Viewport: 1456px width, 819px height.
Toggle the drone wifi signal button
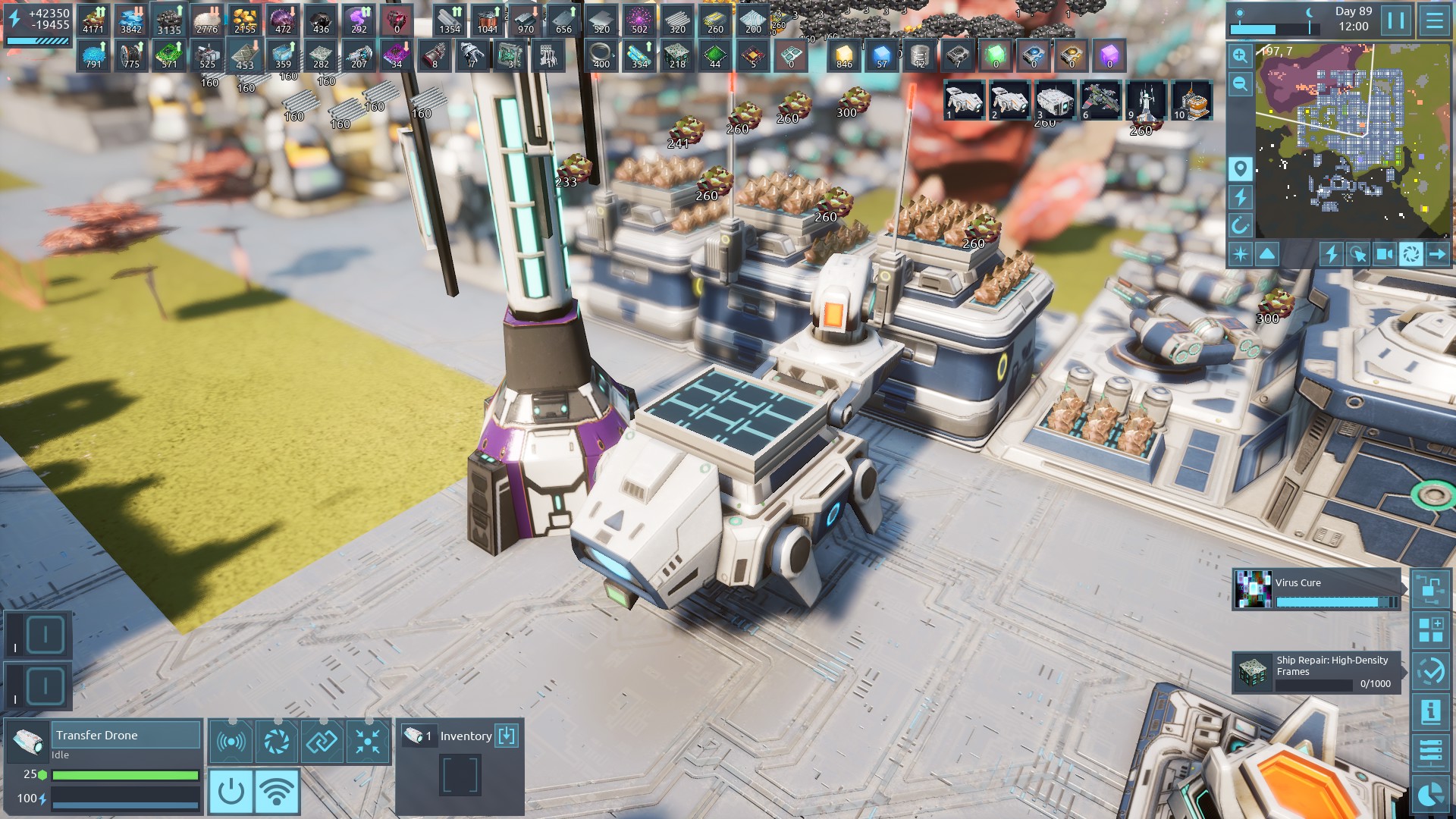(x=277, y=792)
